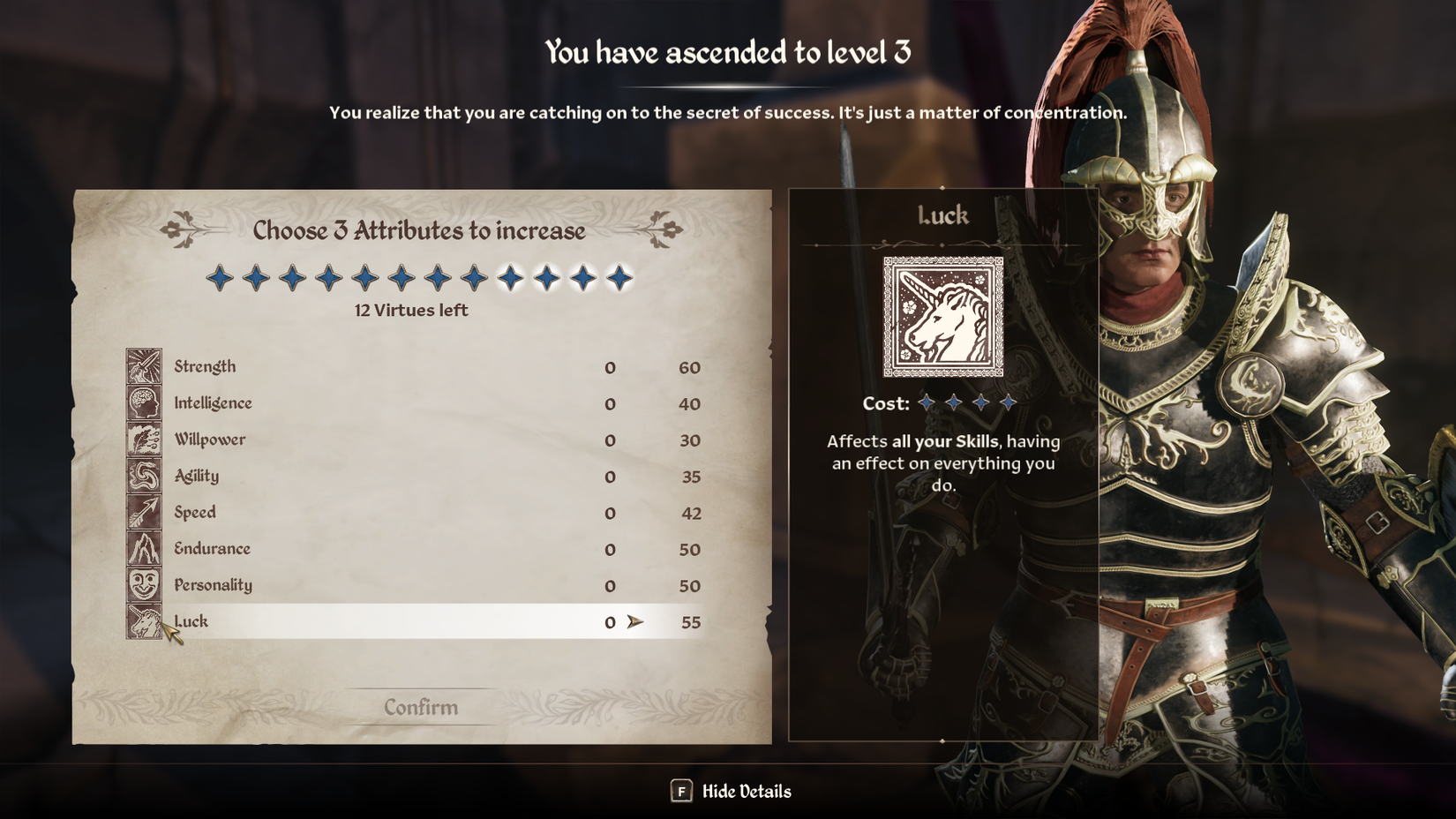Select the Personality mask icon
1456x819 pixels.
[x=144, y=584]
